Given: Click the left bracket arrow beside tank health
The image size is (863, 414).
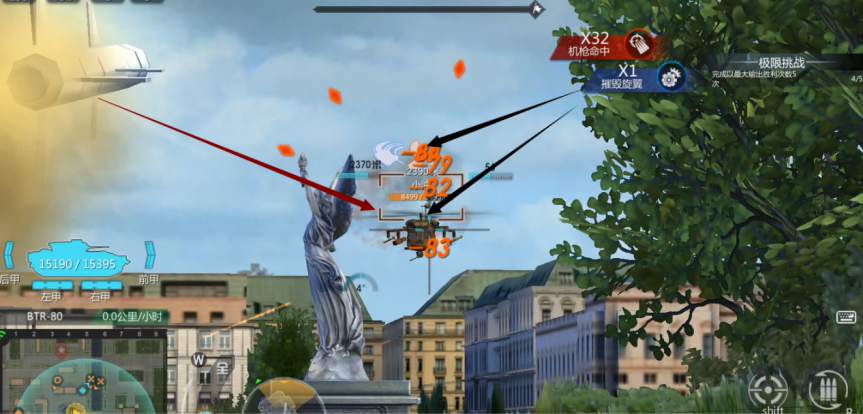Looking at the screenshot, I should click(9, 255).
